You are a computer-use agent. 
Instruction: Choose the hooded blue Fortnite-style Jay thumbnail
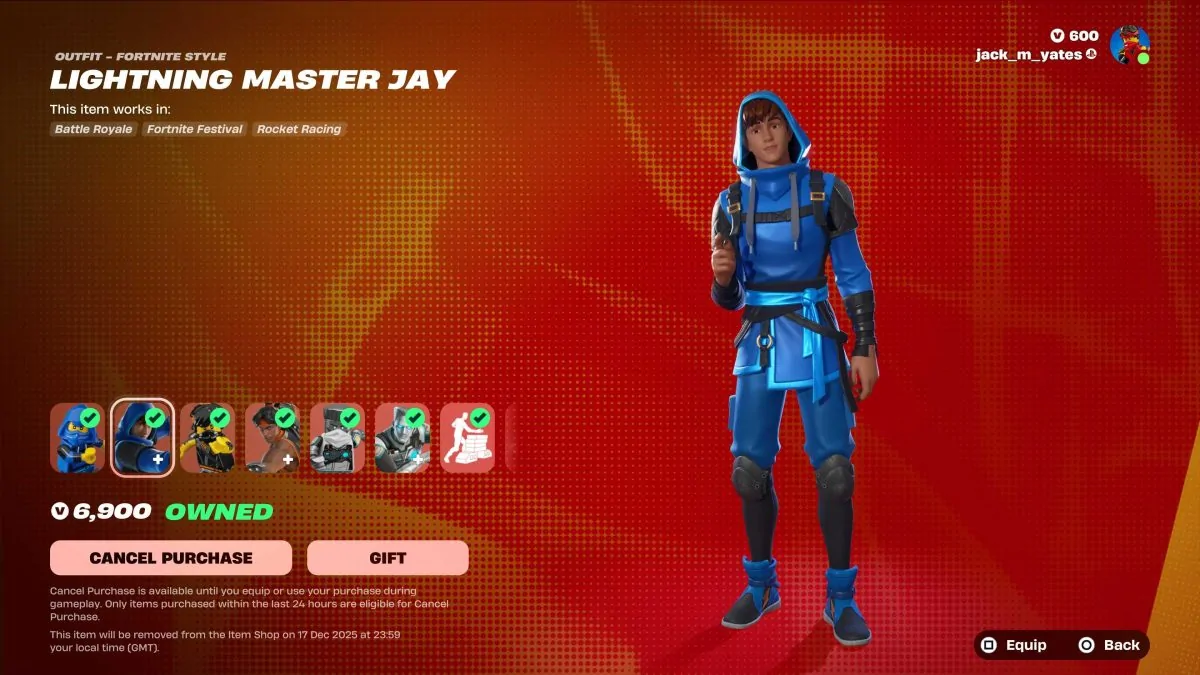pyautogui.click(x=142, y=438)
